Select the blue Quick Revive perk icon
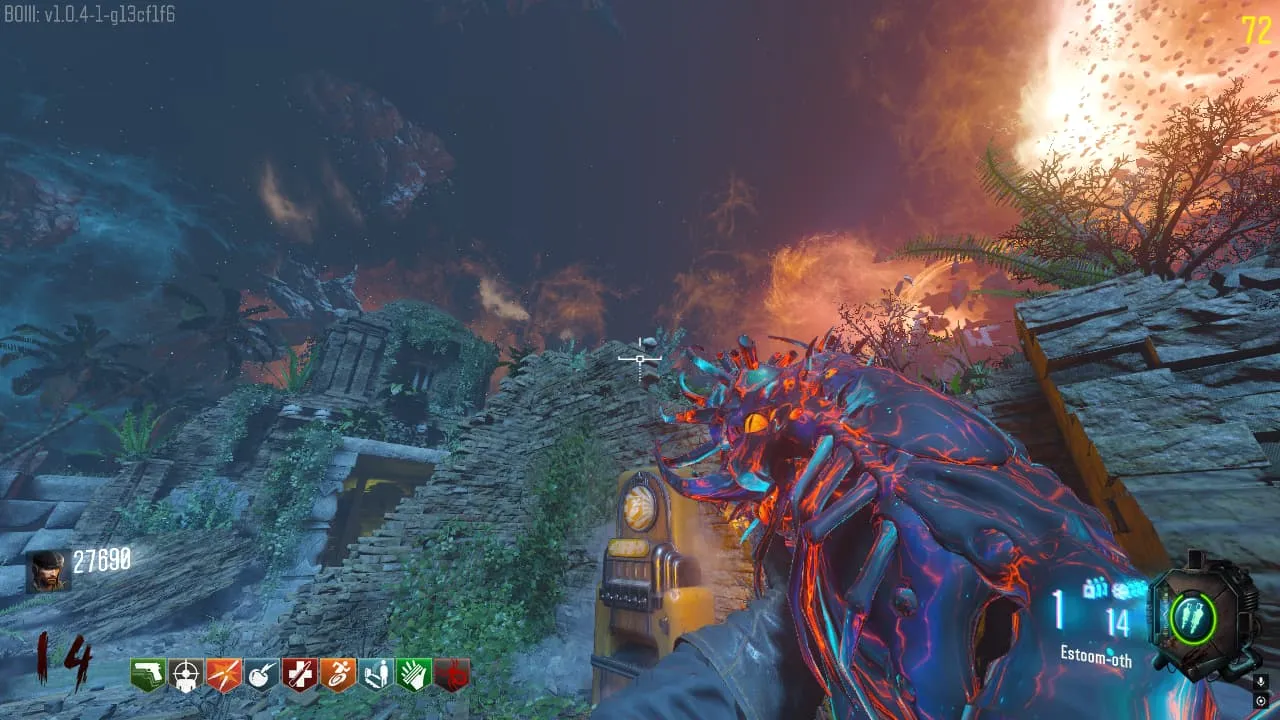Screen dimensions: 1280x720 pos(376,675)
